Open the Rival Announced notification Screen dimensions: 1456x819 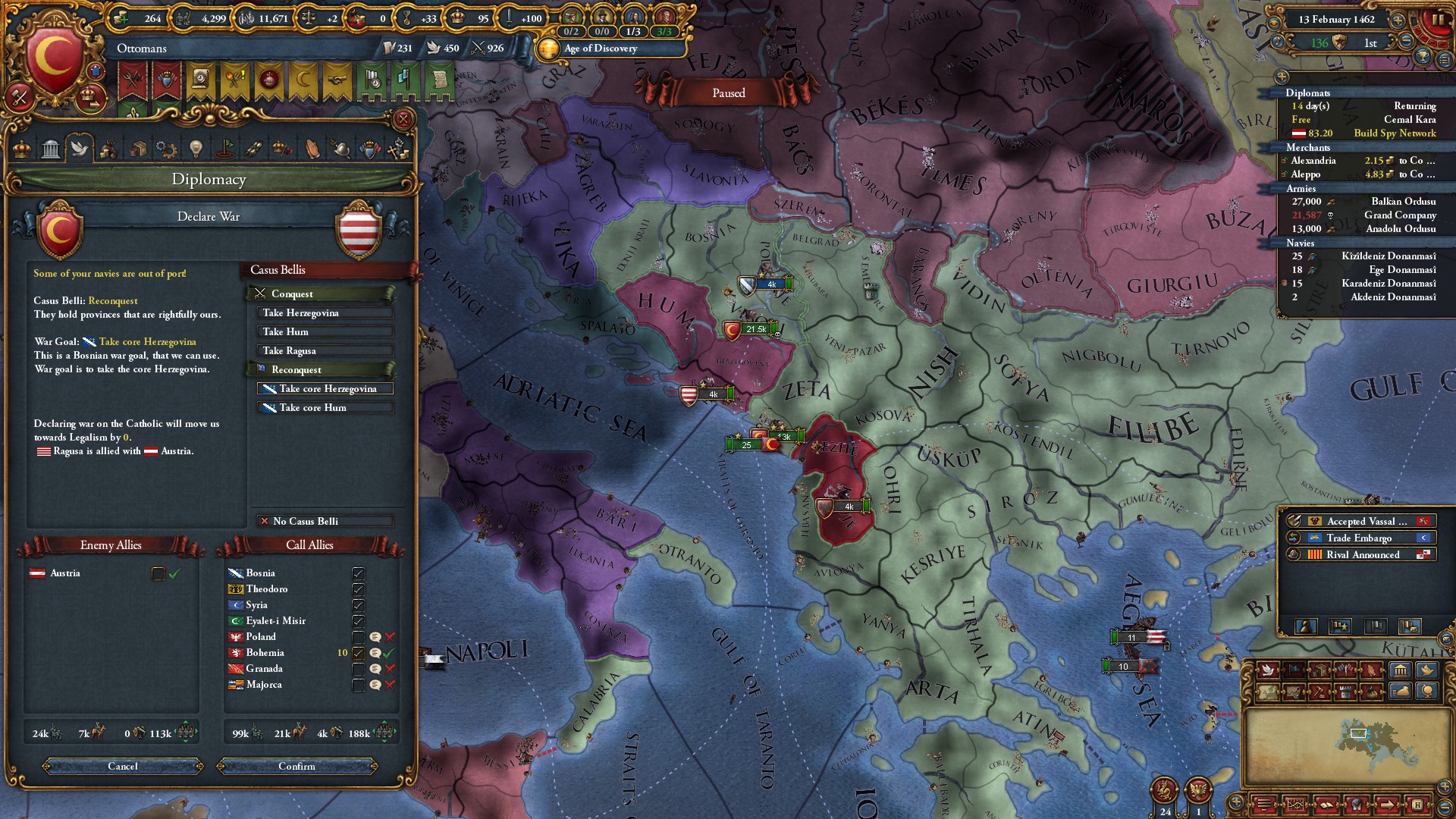coord(1362,555)
